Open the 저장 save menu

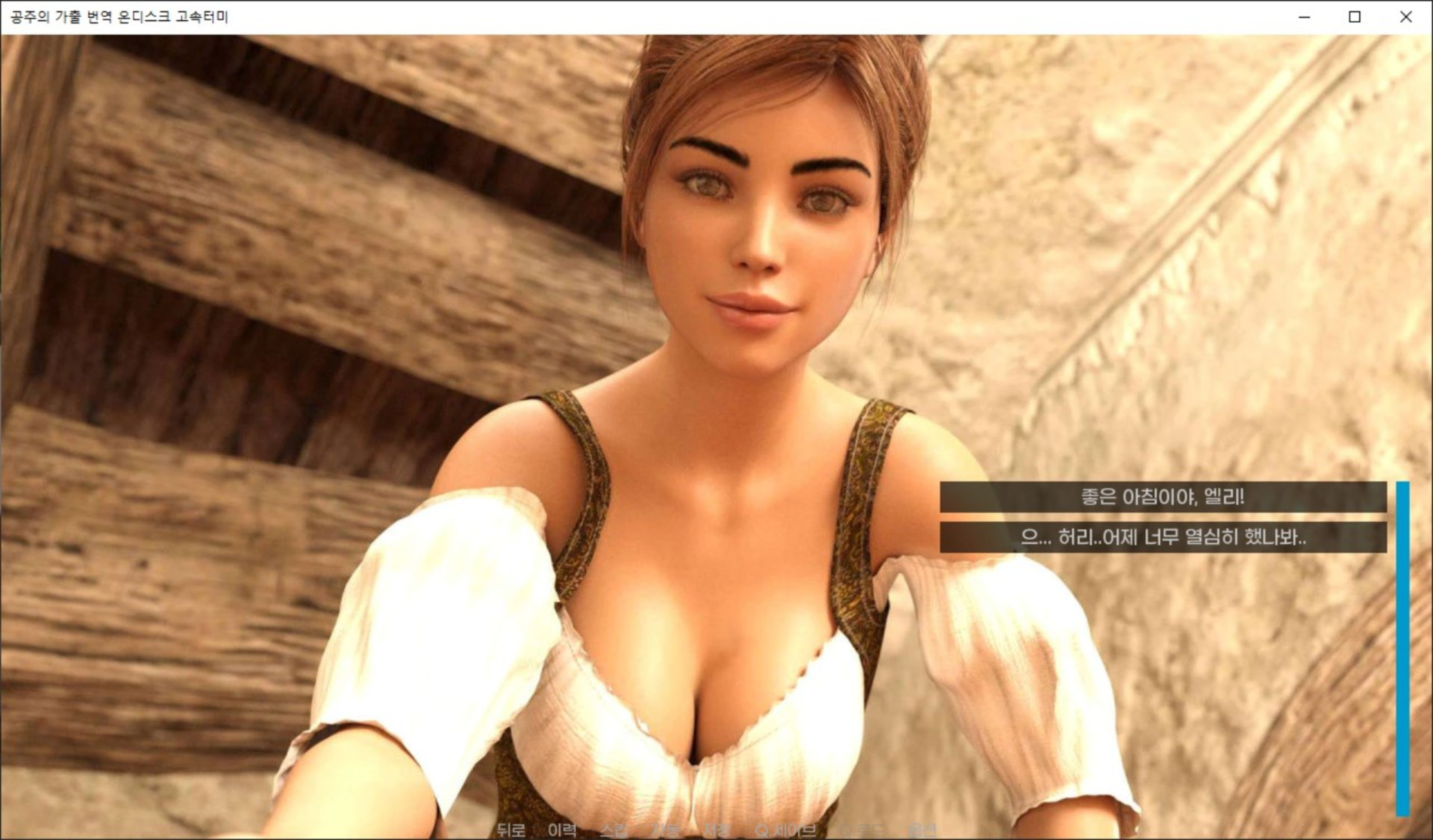(x=716, y=830)
